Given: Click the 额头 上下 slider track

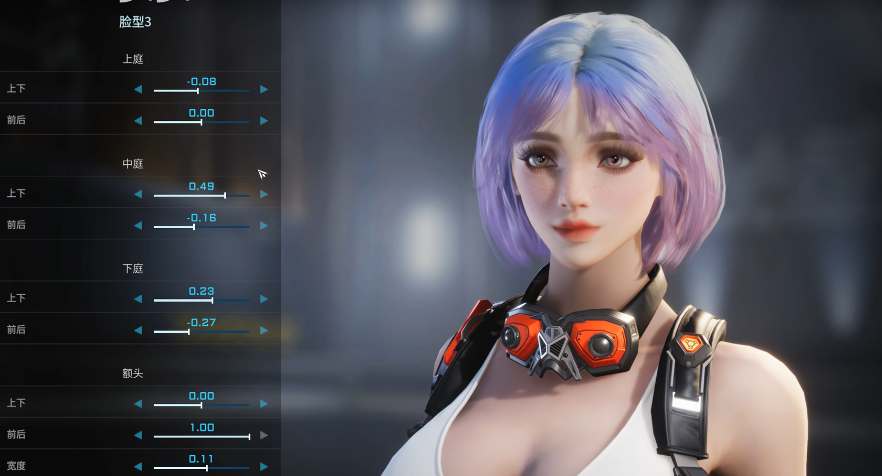Looking at the screenshot, I should tap(201, 405).
